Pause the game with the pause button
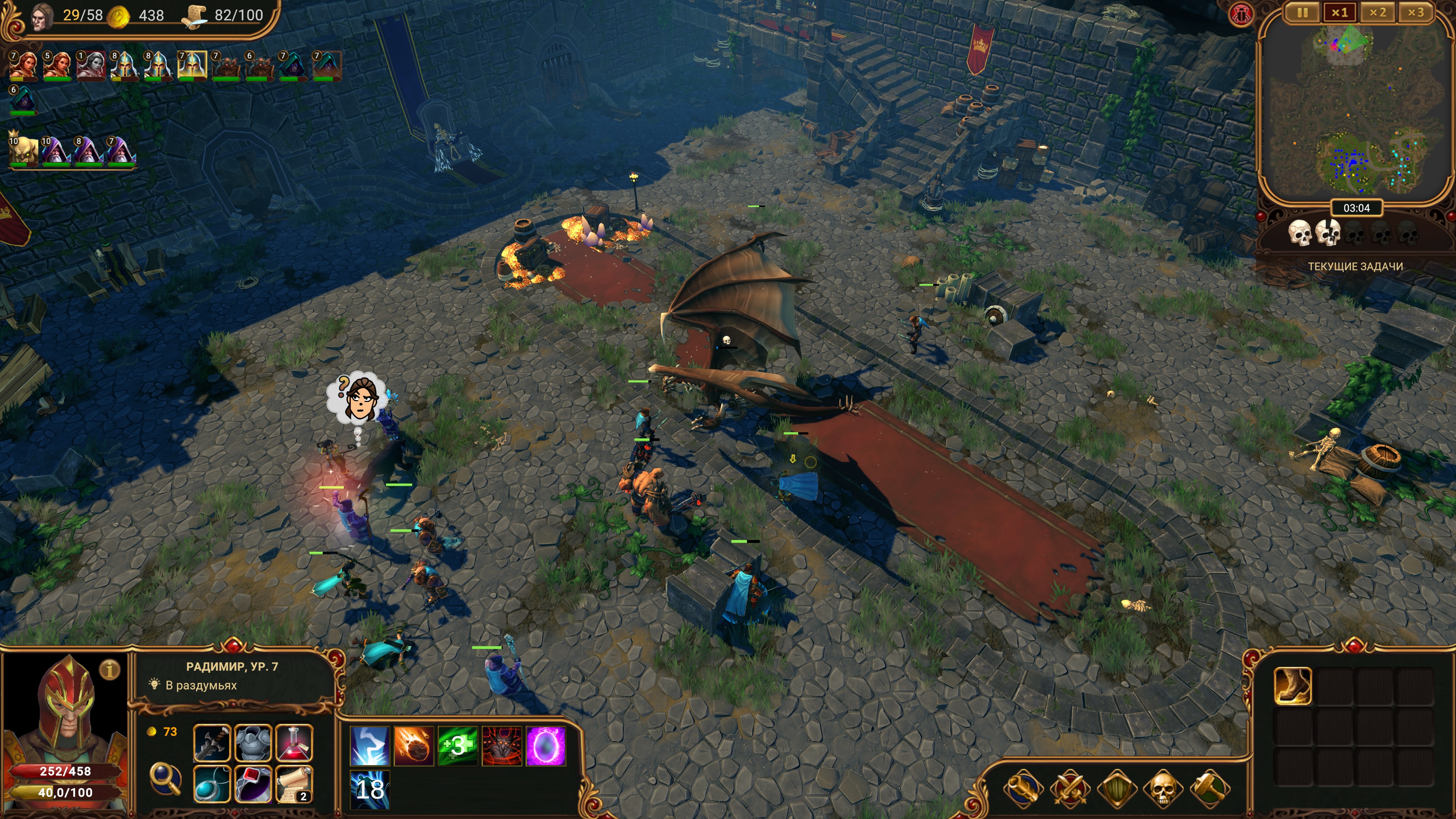 (x=1302, y=13)
